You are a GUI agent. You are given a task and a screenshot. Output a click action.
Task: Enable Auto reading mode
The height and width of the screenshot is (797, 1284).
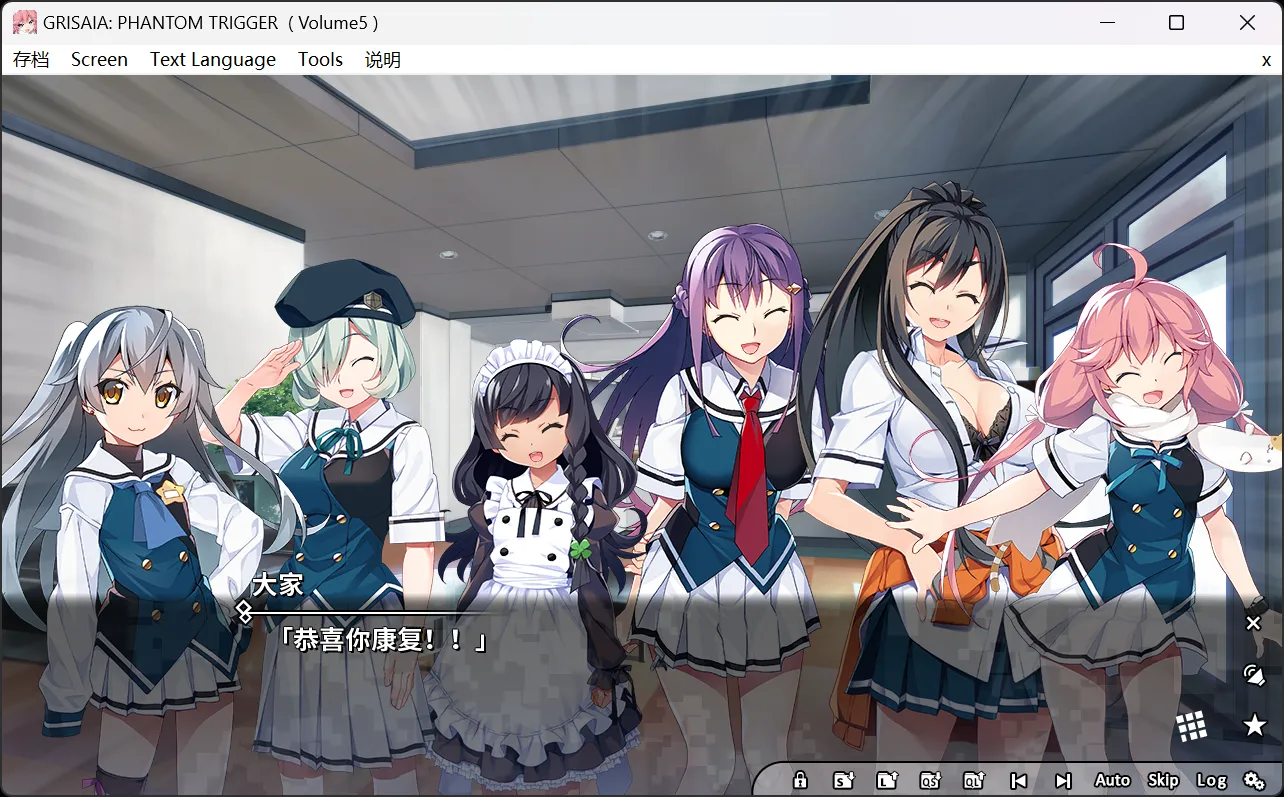1112,779
